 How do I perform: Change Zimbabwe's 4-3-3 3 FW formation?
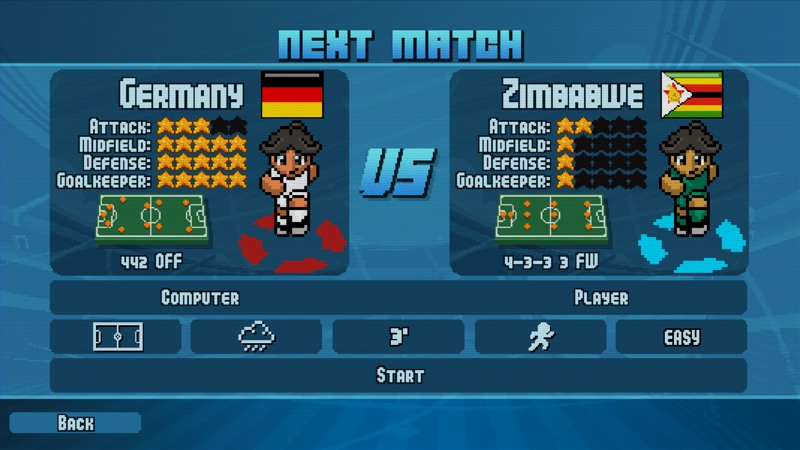(550, 262)
